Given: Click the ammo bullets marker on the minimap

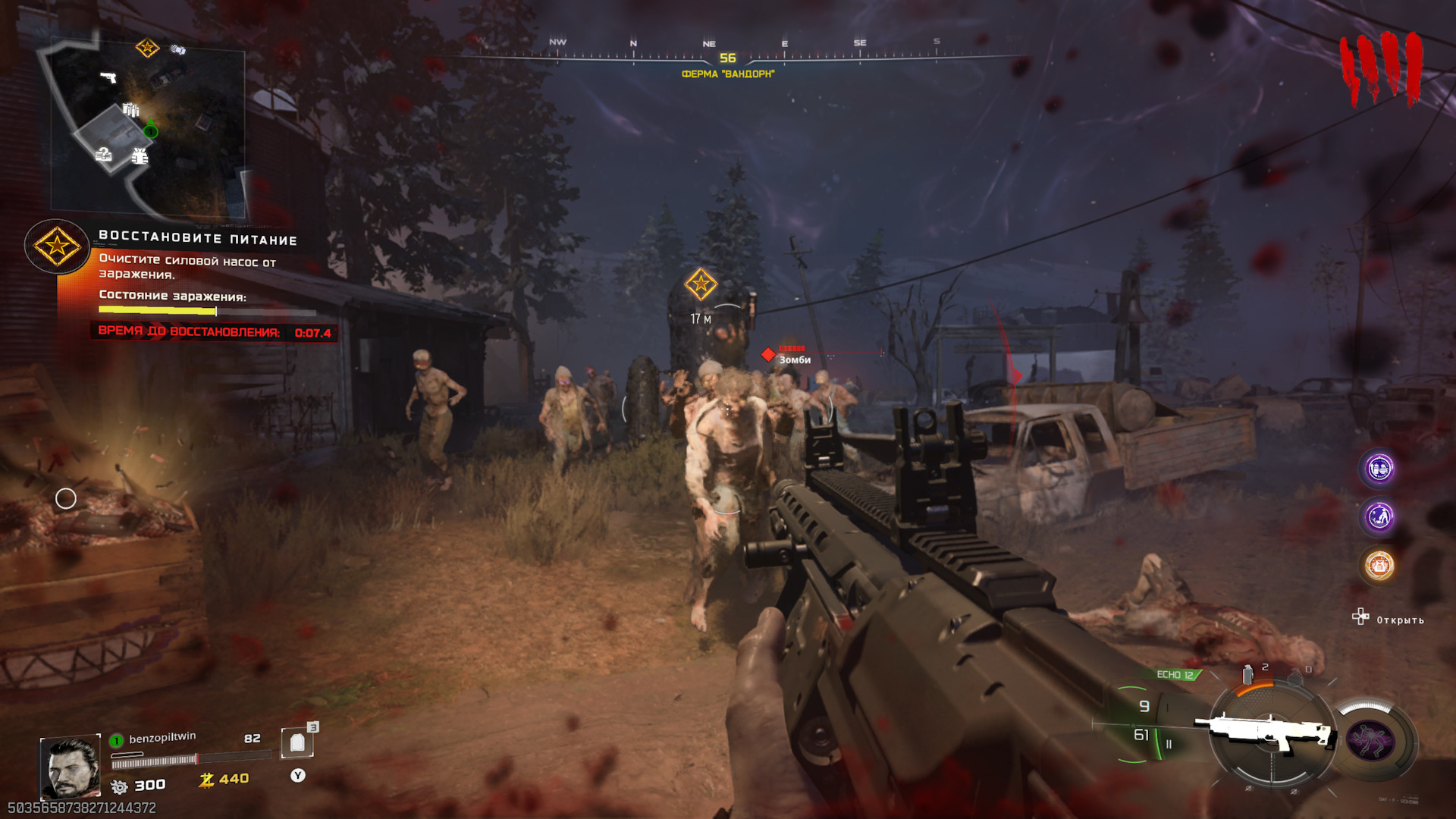Looking at the screenshot, I should [131, 111].
